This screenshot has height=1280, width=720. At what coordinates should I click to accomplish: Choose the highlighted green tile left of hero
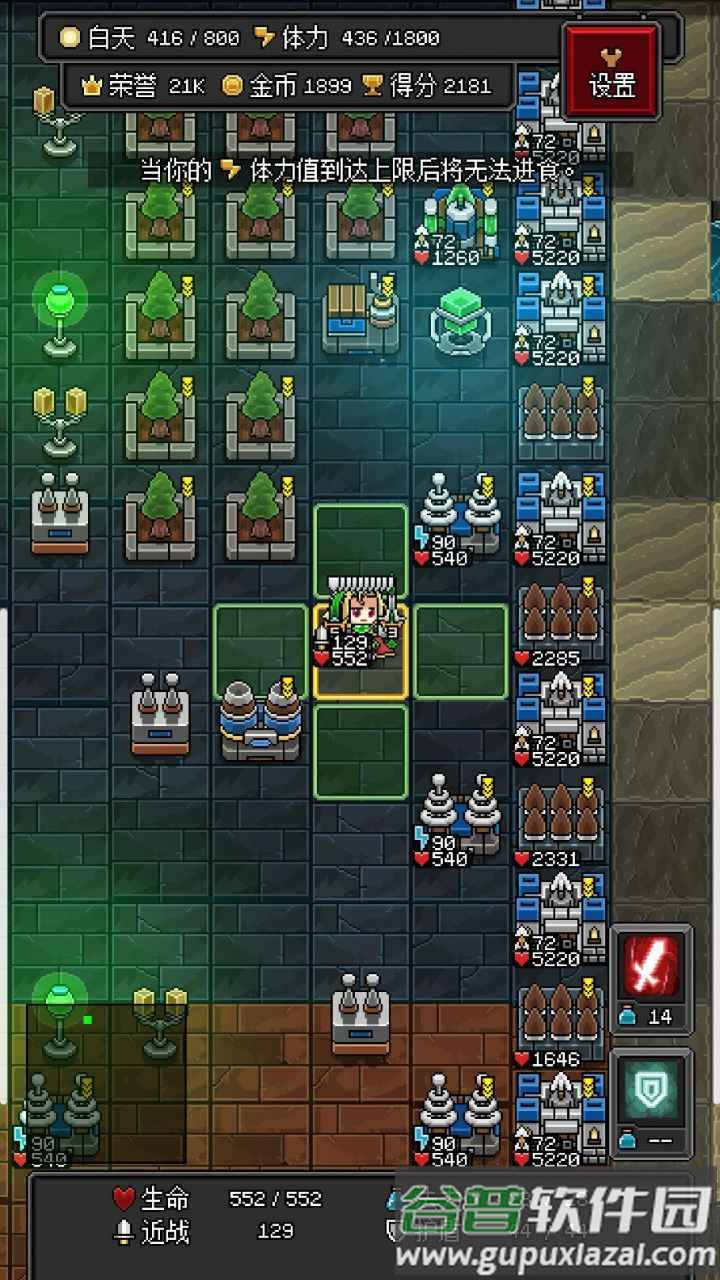click(260, 651)
